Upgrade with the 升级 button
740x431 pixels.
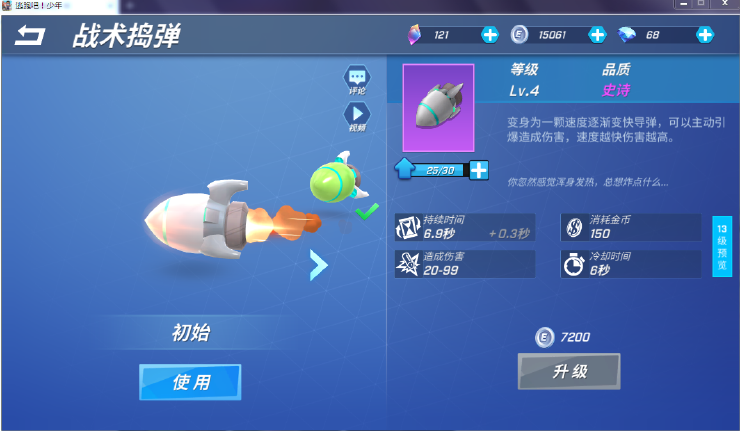tap(569, 372)
